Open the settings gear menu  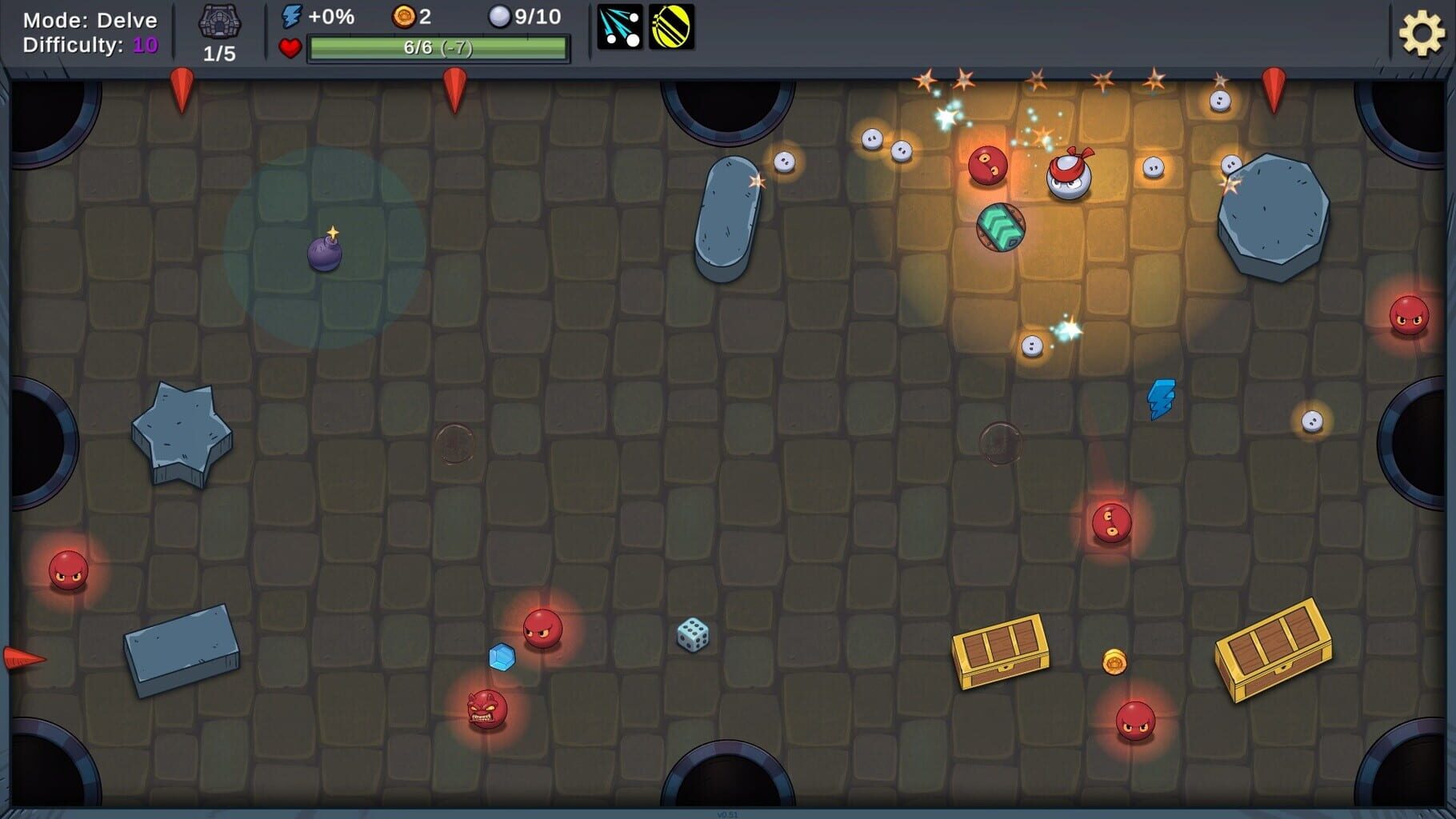[x=1422, y=34]
